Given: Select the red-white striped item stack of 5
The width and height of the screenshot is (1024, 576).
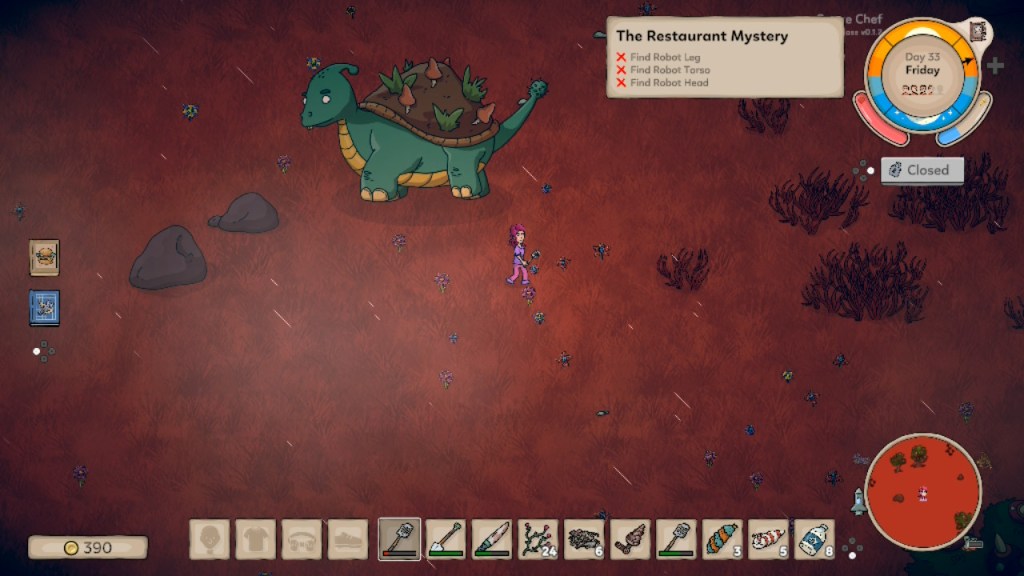Looking at the screenshot, I should pyautogui.click(x=769, y=539).
